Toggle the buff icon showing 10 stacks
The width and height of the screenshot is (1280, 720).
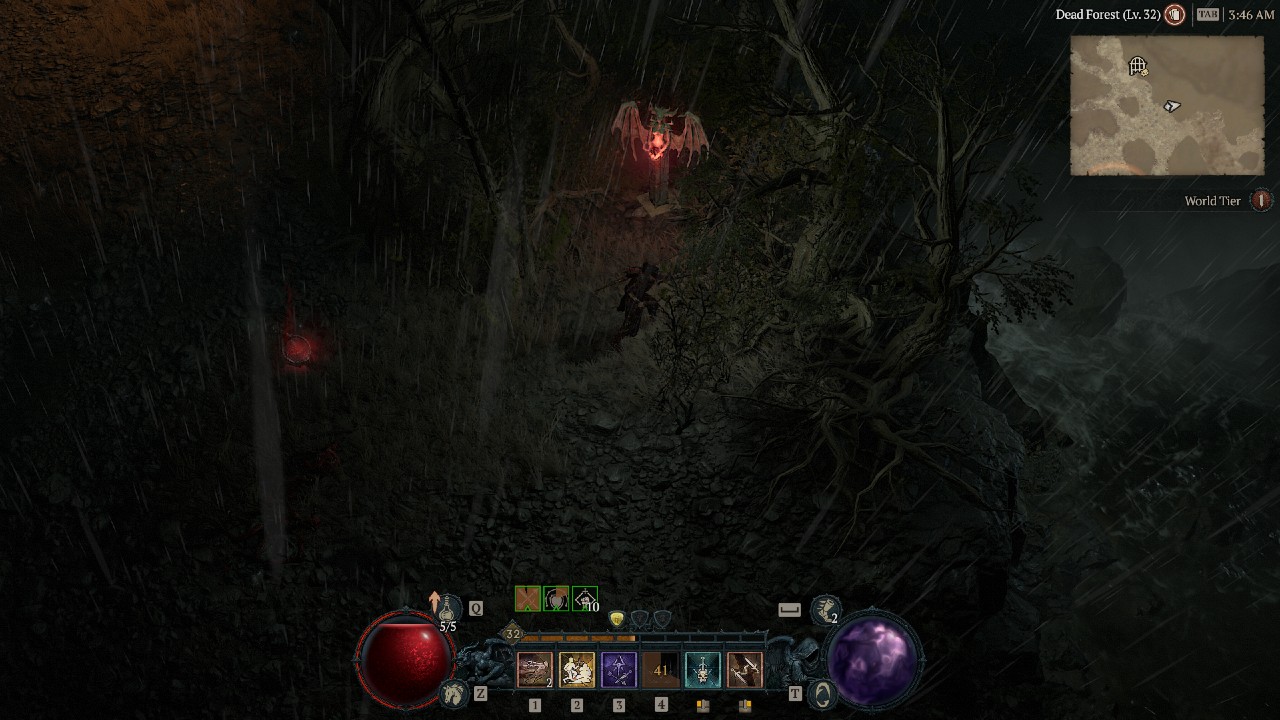click(x=582, y=600)
